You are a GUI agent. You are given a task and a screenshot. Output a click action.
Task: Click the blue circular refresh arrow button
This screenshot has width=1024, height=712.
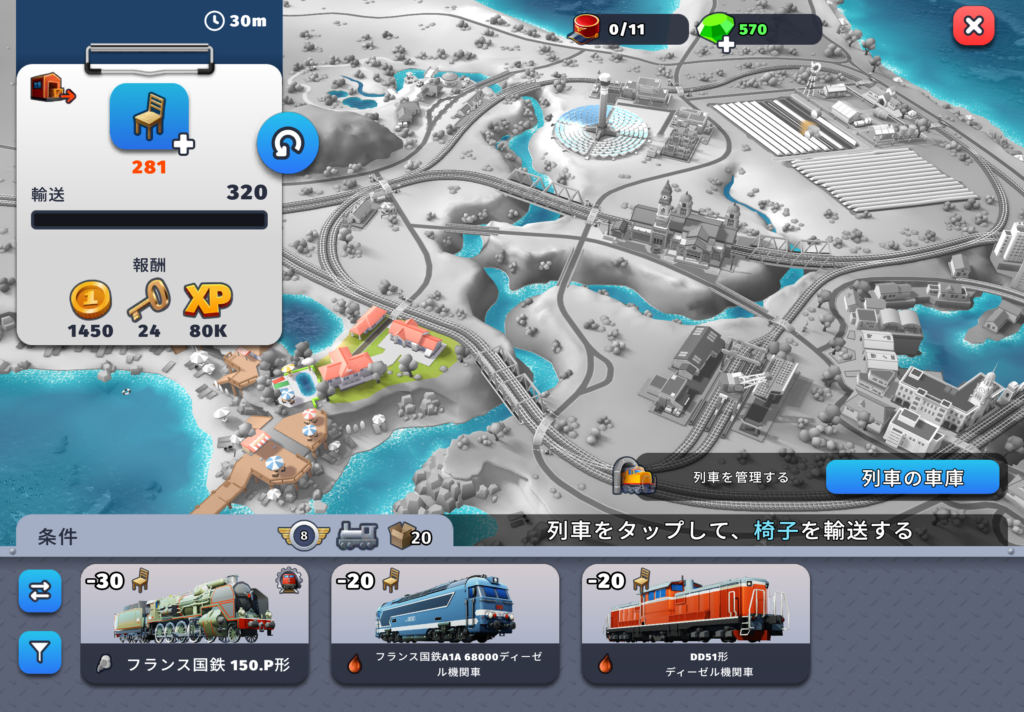coord(288,144)
